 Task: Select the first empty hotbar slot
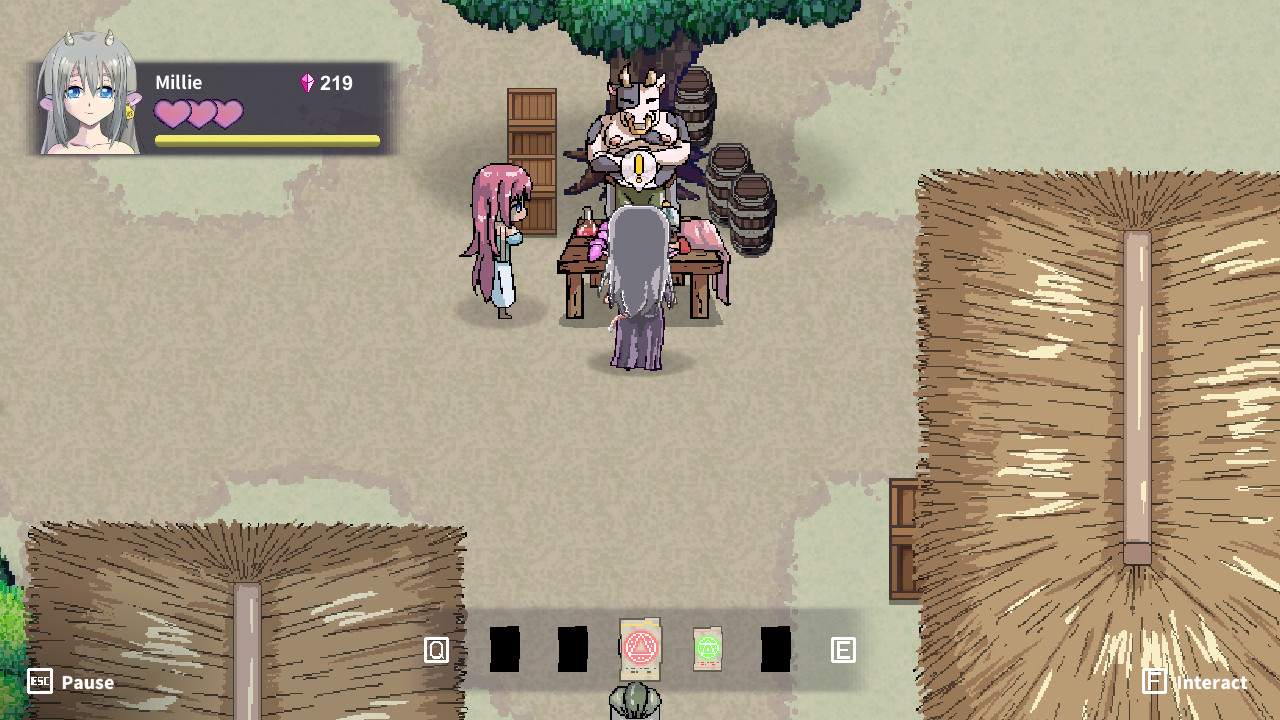[505, 649]
